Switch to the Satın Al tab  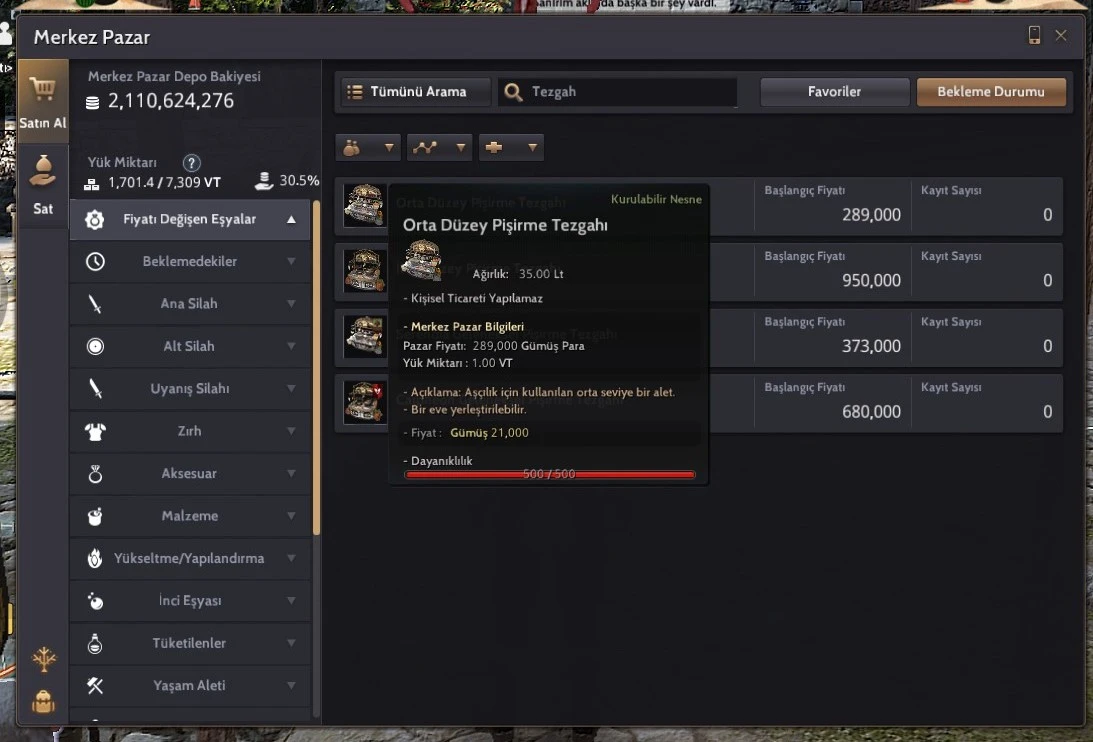coord(43,100)
